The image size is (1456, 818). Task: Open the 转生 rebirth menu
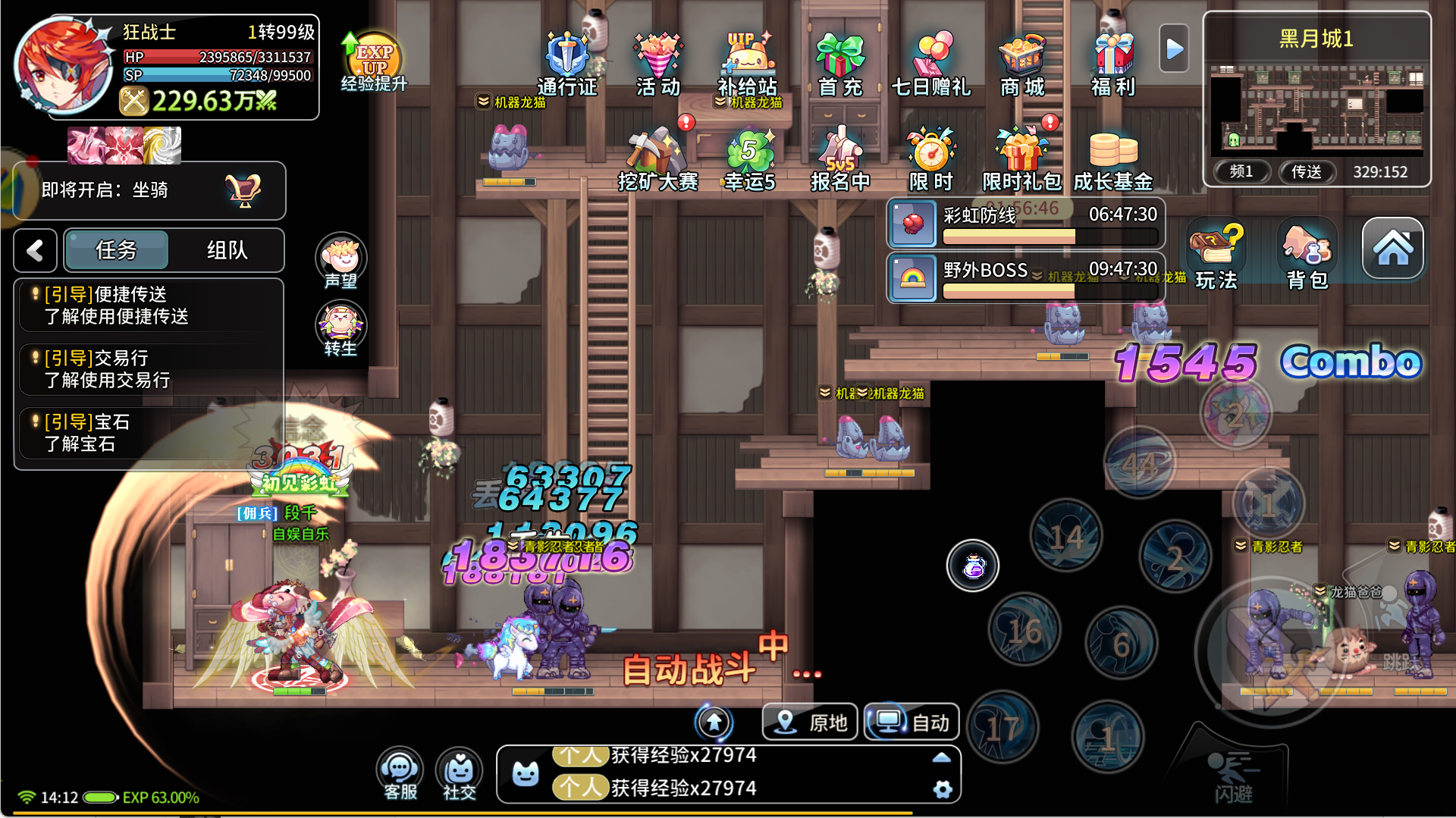coord(340,329)
